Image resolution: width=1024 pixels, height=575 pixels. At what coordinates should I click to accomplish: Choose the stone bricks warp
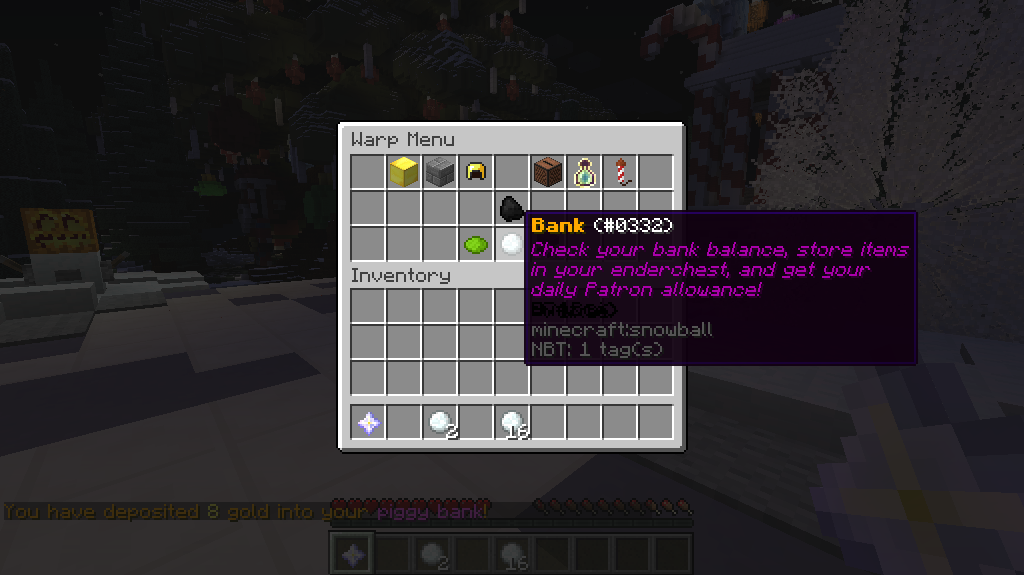click(x=439, y=172)
